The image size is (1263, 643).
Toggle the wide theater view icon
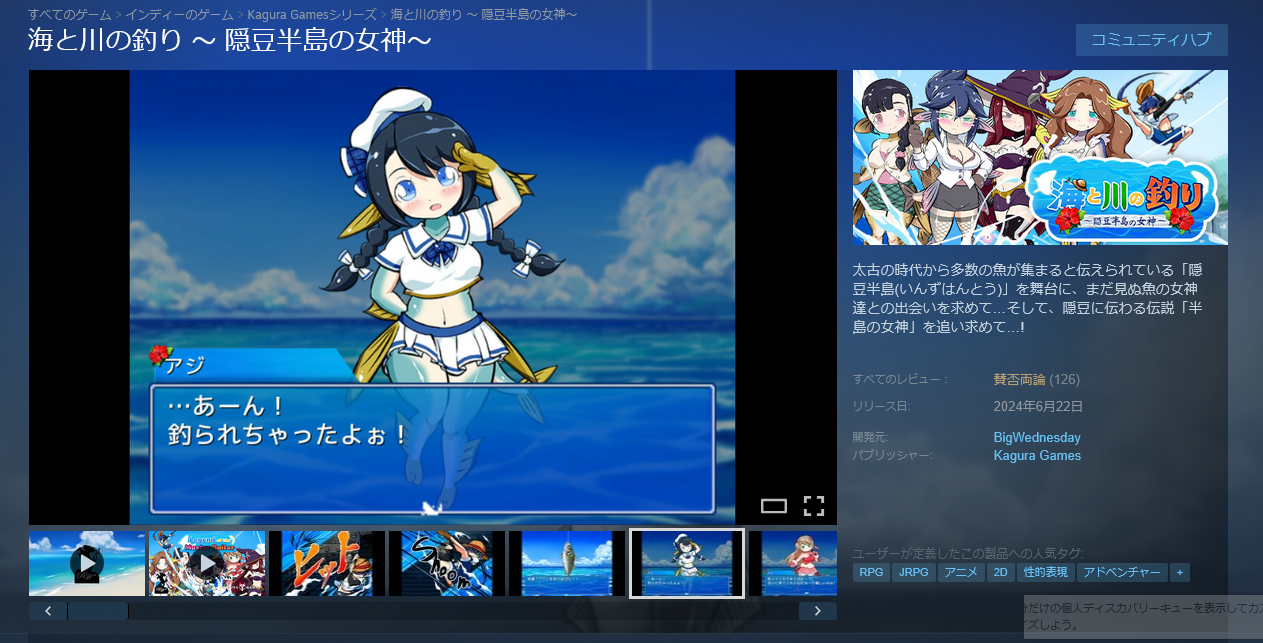click(774, 506)
